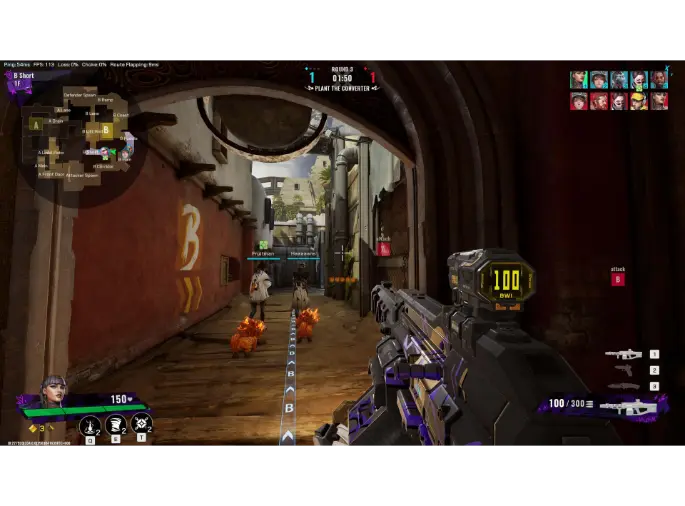This screenshot has width=685, height=506.
Task: Click the red attack B objective marker
Action: [617, 279]
